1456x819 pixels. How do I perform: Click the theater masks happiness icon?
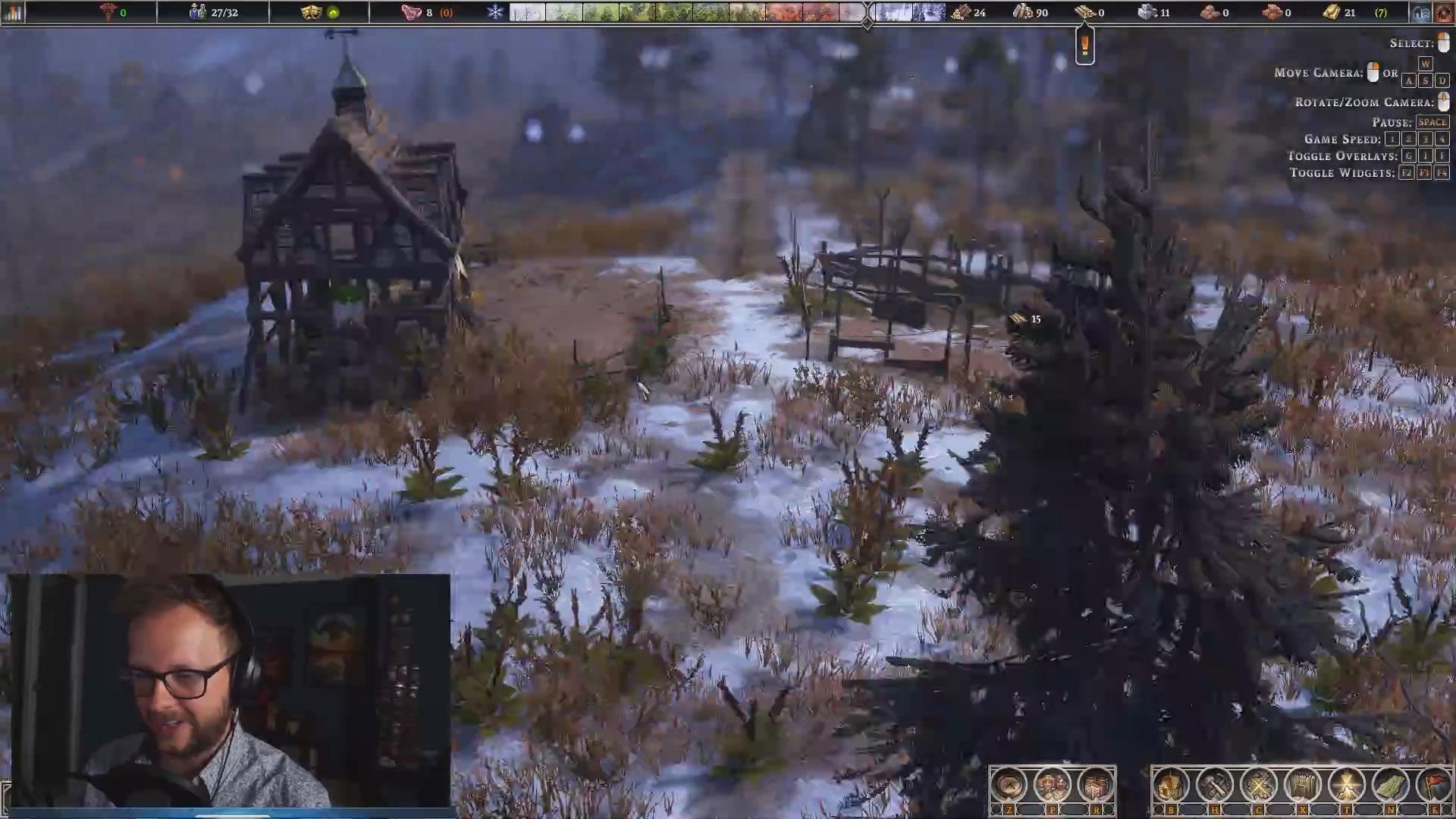click(x=311, y=12)
